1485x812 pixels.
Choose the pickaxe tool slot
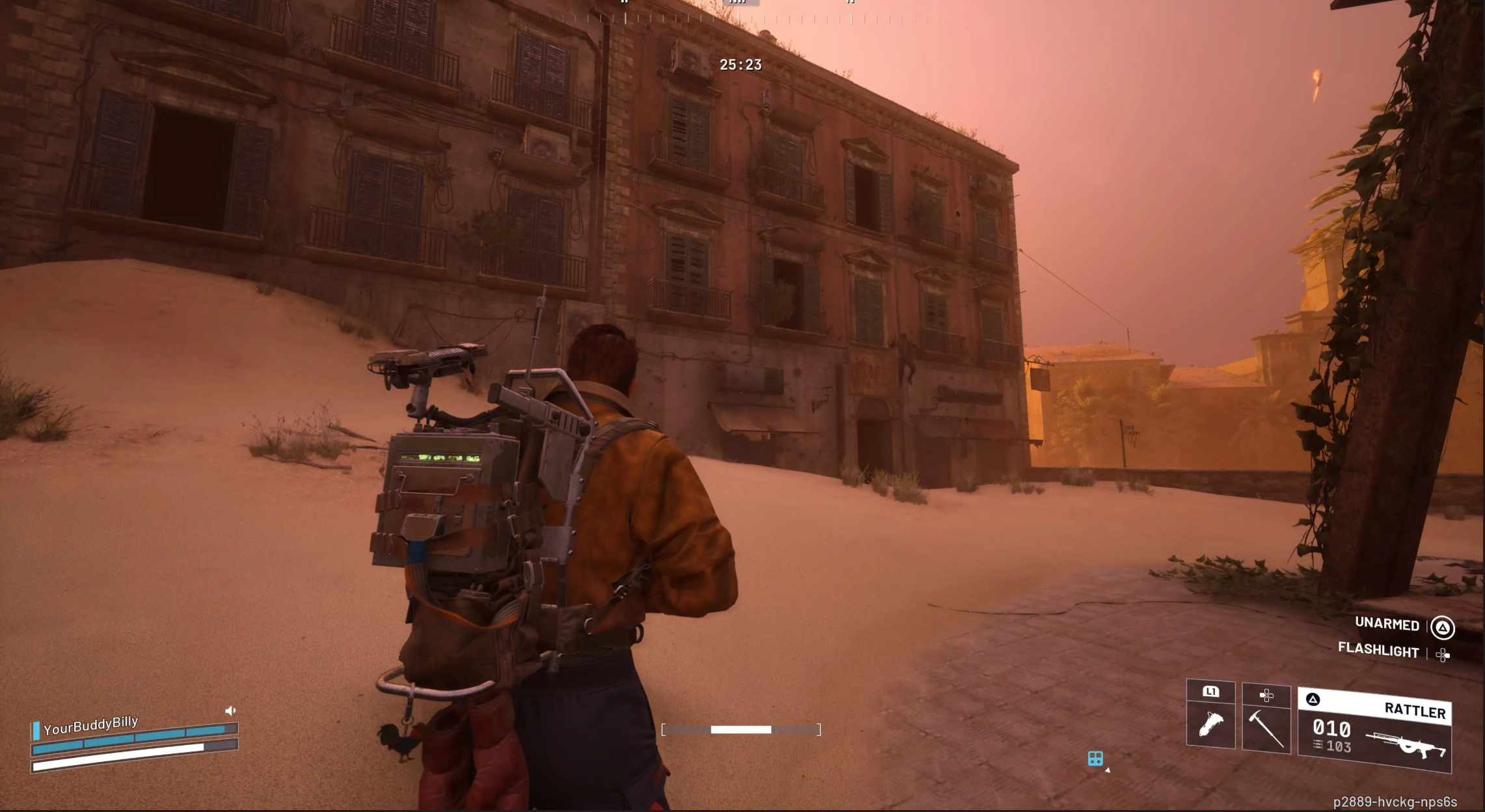1266,727
